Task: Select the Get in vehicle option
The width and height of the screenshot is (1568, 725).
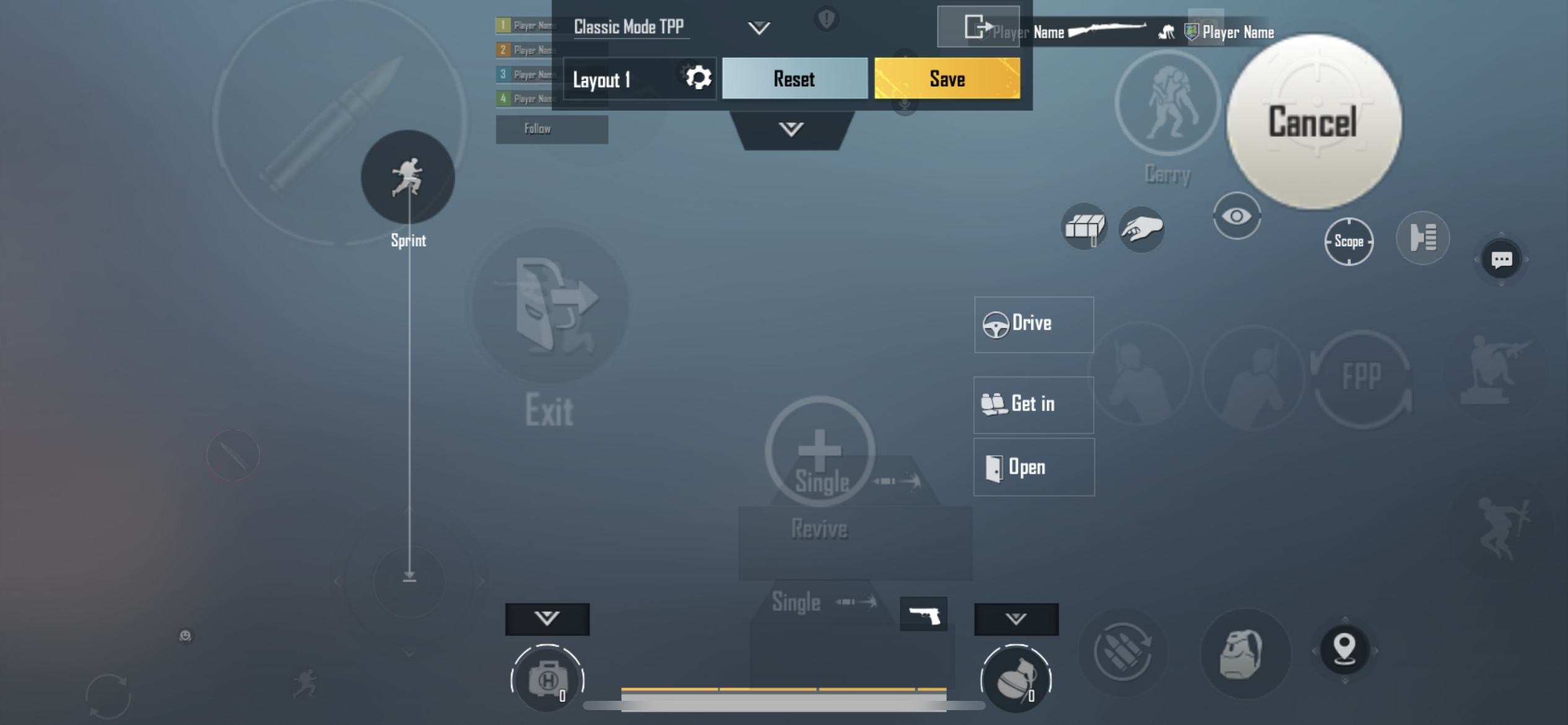Action: pos(1033,404)
